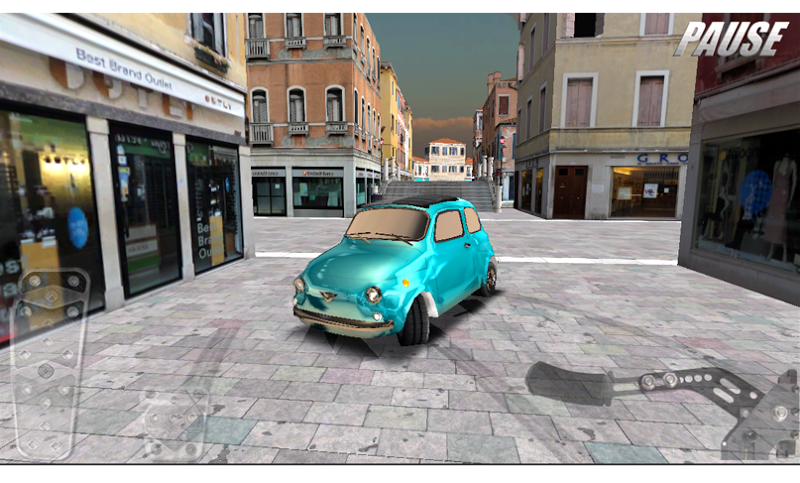The image size is (800, 483).
Task: Tap the PAUSE button
Action: point(731,39)
